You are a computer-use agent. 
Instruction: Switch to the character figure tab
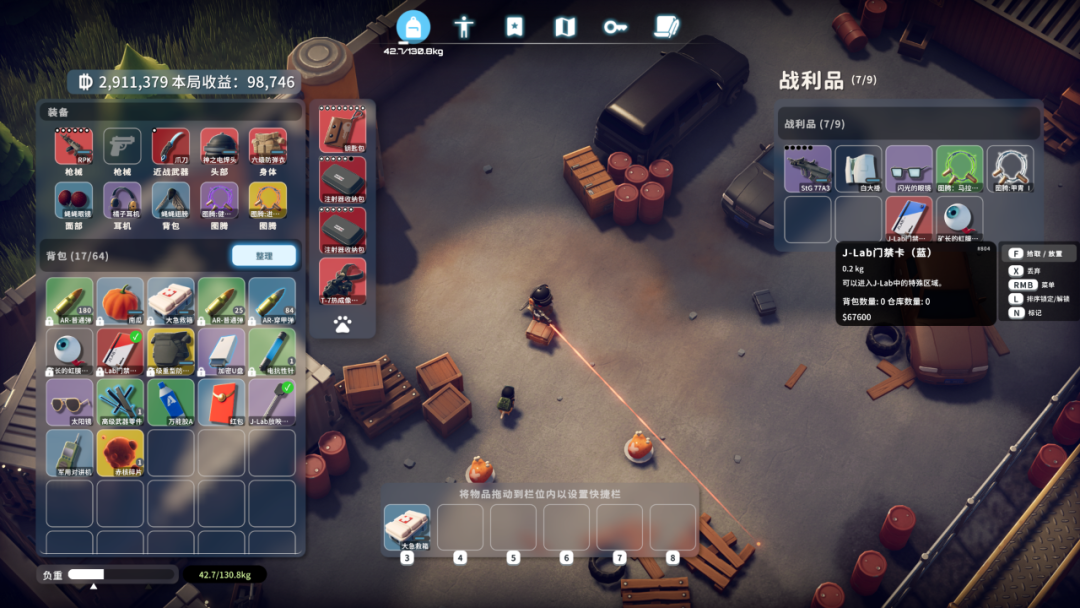tap(464, 26)
